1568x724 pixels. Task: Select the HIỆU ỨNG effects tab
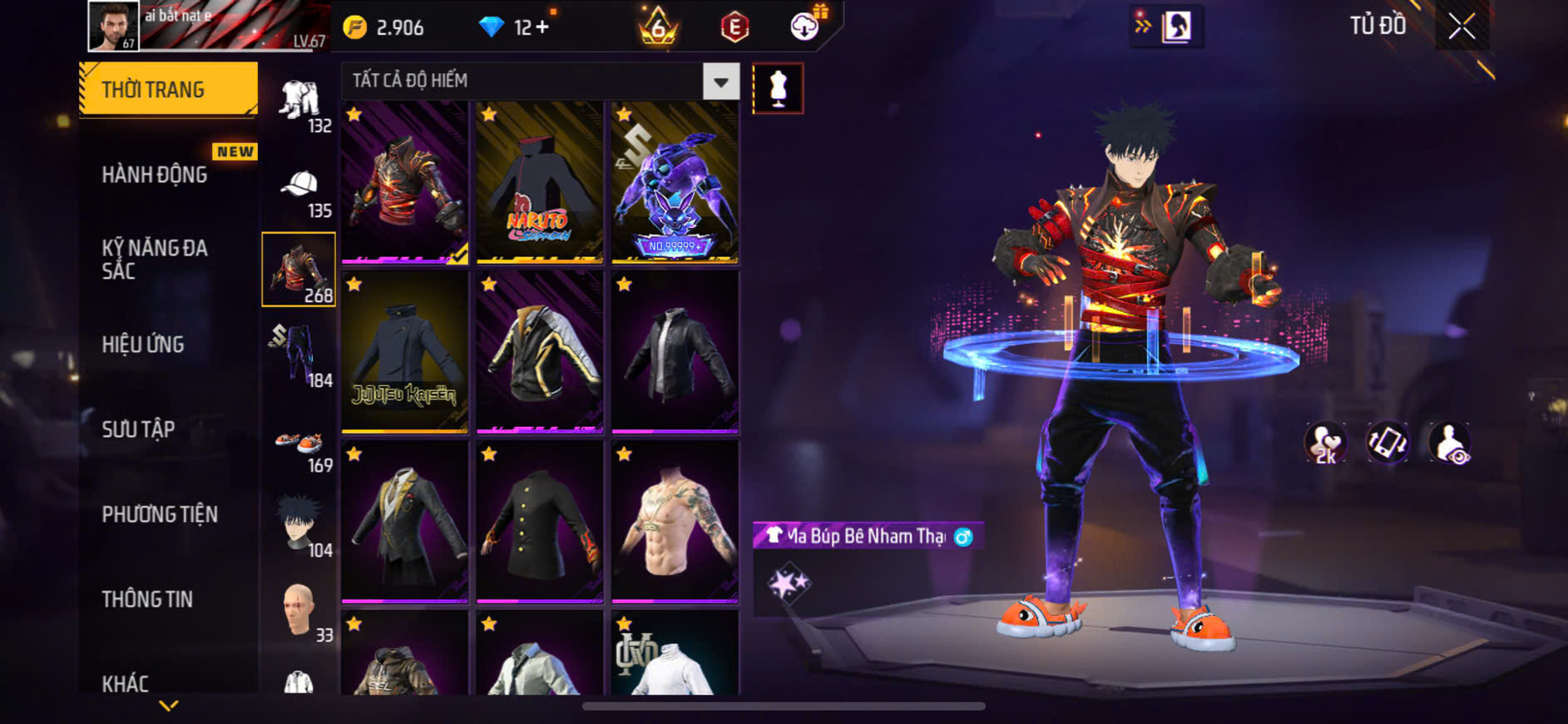coord(143,345)
